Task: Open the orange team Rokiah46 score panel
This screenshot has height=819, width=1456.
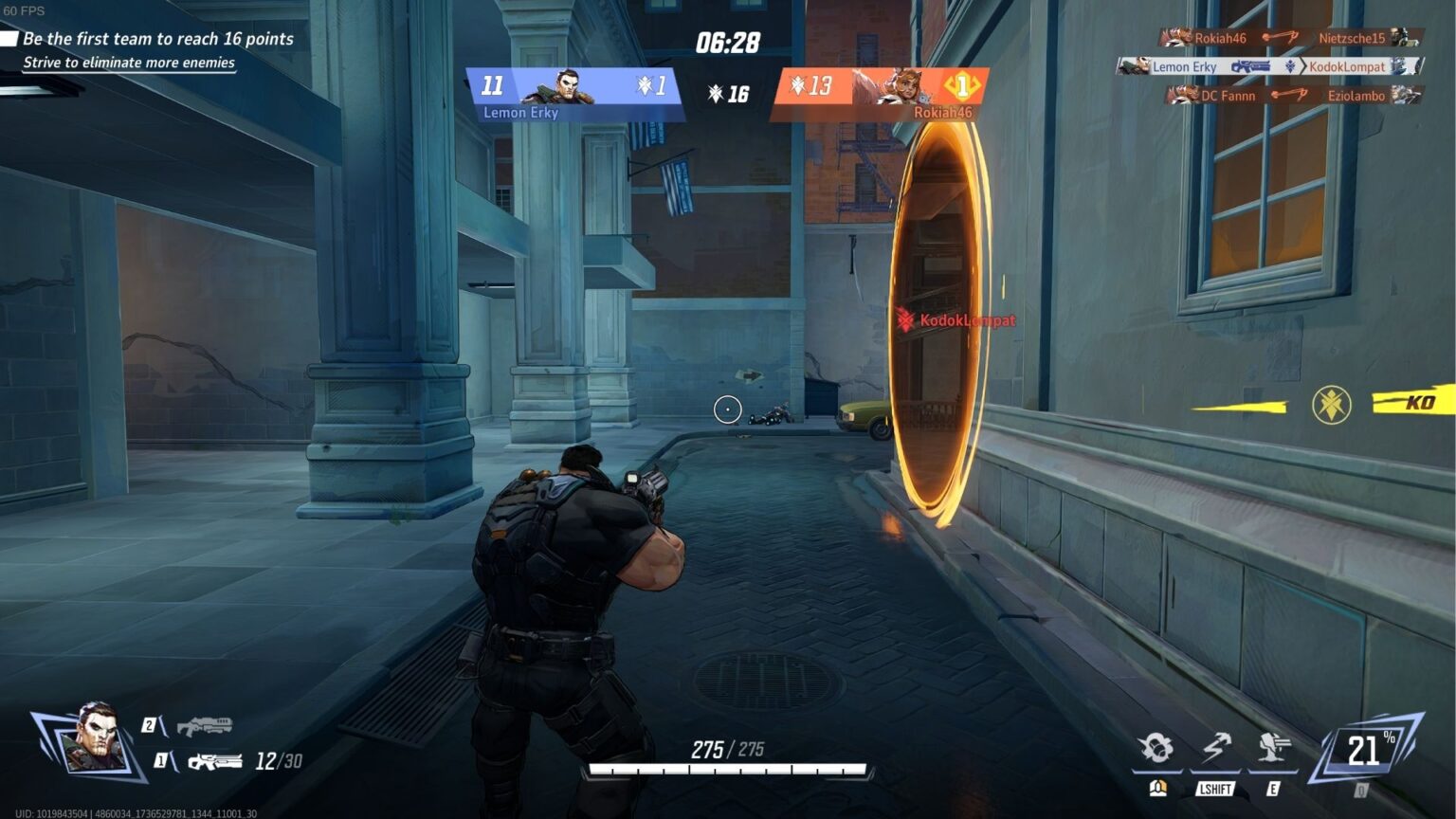Action: click(882, 93)
